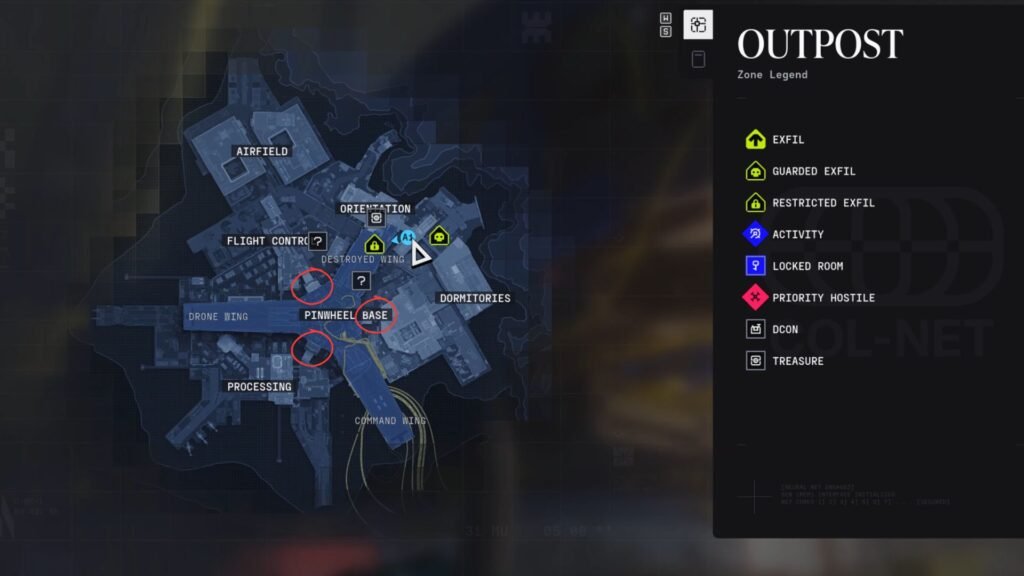
Task: Click the treasure marker under Orientation
Action: 377,218
